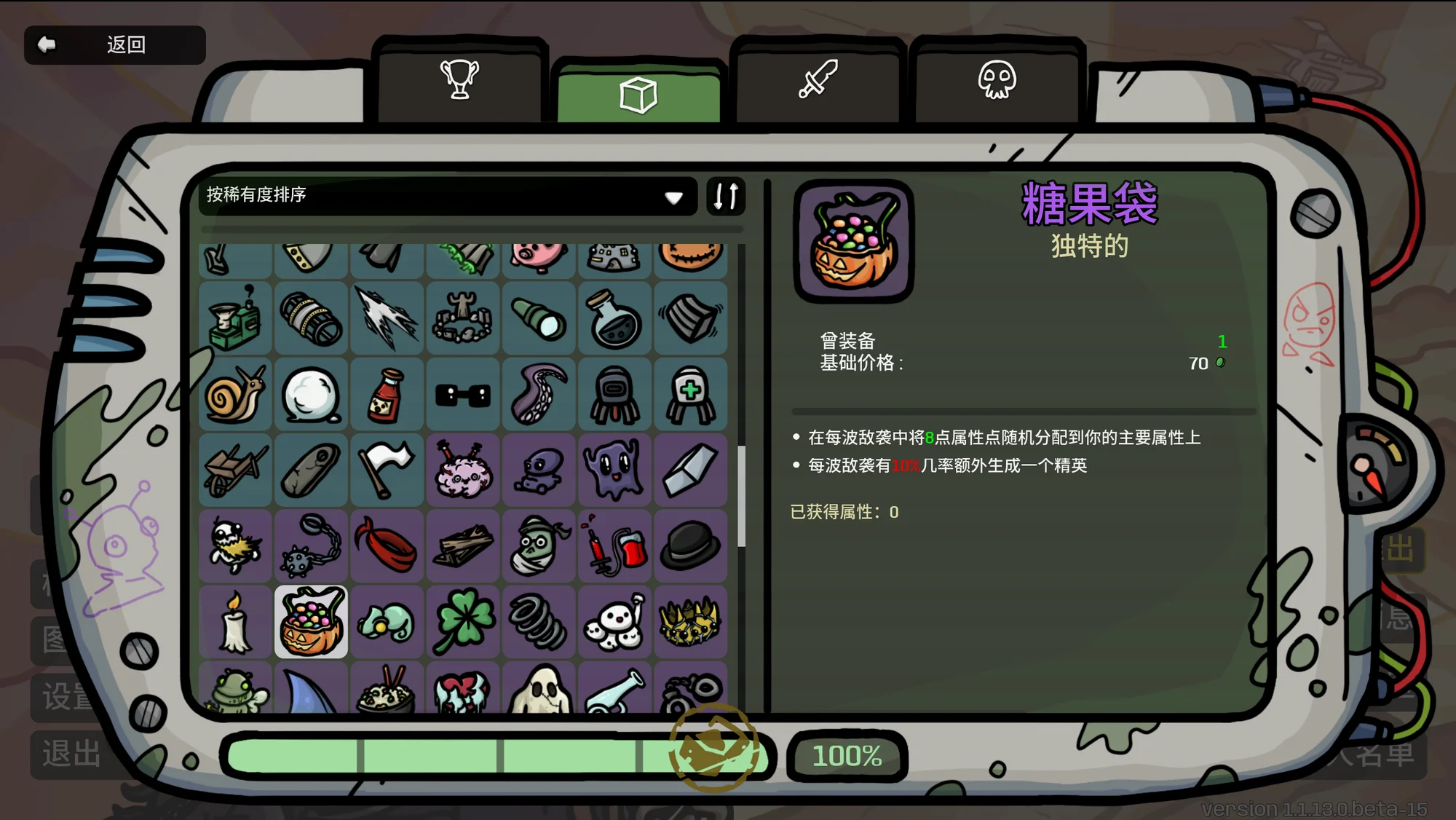1456x820 pixels.
Task: Select the red ketchup bottle item
Action: (x=387, y=395)
